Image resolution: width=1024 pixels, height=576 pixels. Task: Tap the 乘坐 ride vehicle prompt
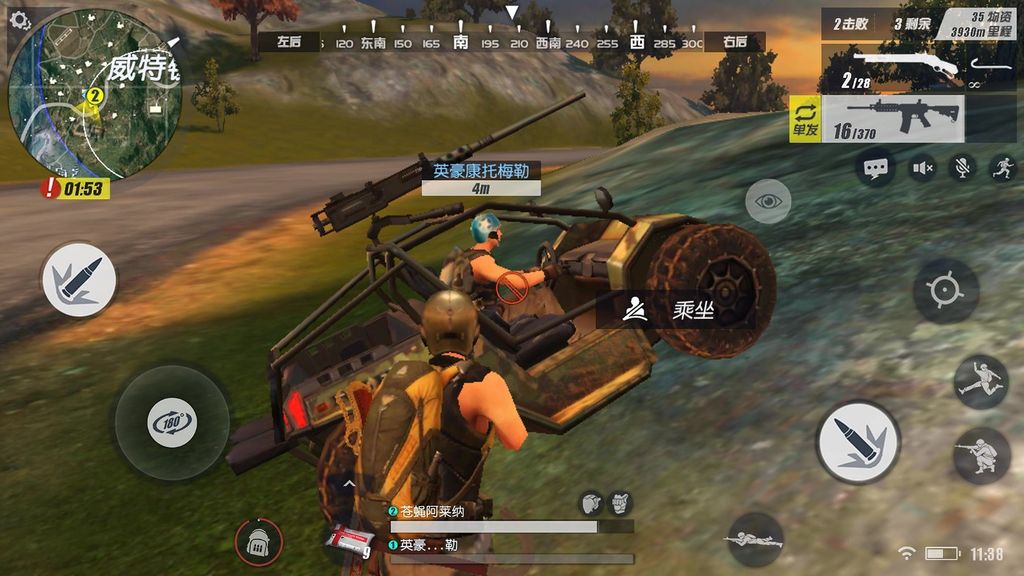[x=675, y=310]
